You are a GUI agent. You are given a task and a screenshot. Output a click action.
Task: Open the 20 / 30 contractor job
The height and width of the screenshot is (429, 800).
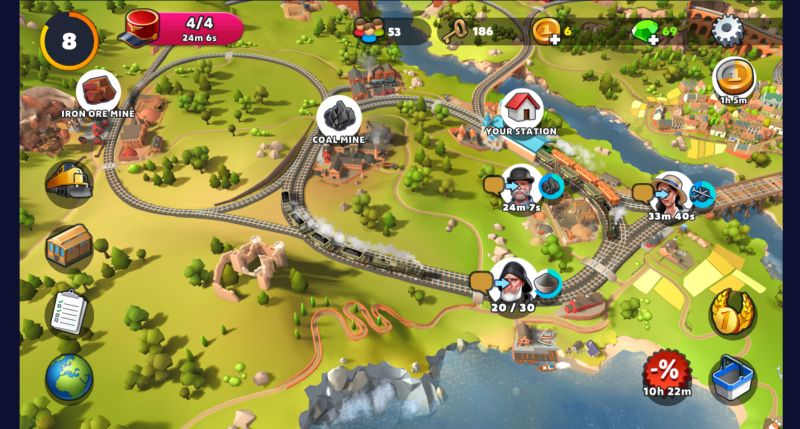click(513, 283)
